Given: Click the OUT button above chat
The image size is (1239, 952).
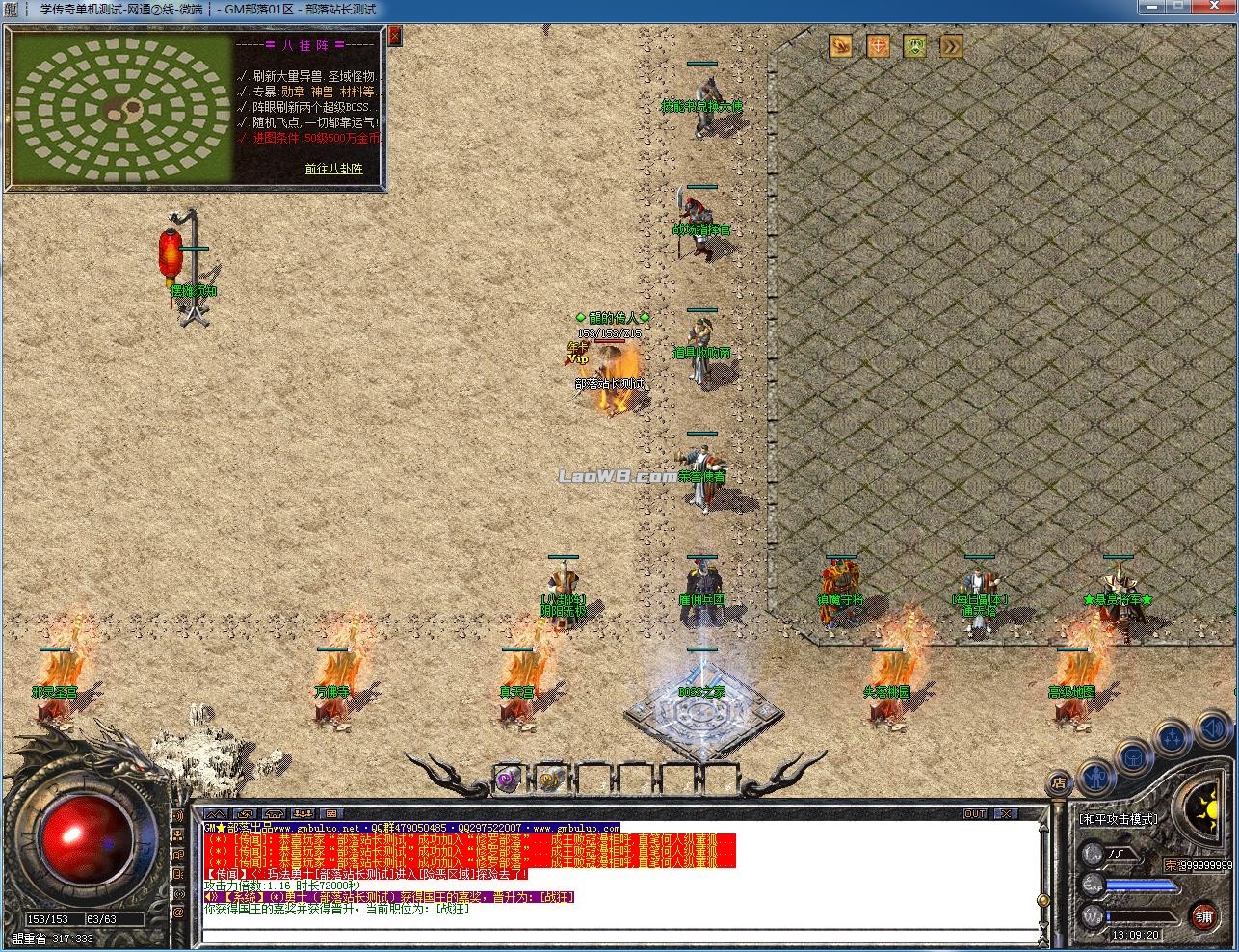Looking at the screenshot, I should click(975, 814).
